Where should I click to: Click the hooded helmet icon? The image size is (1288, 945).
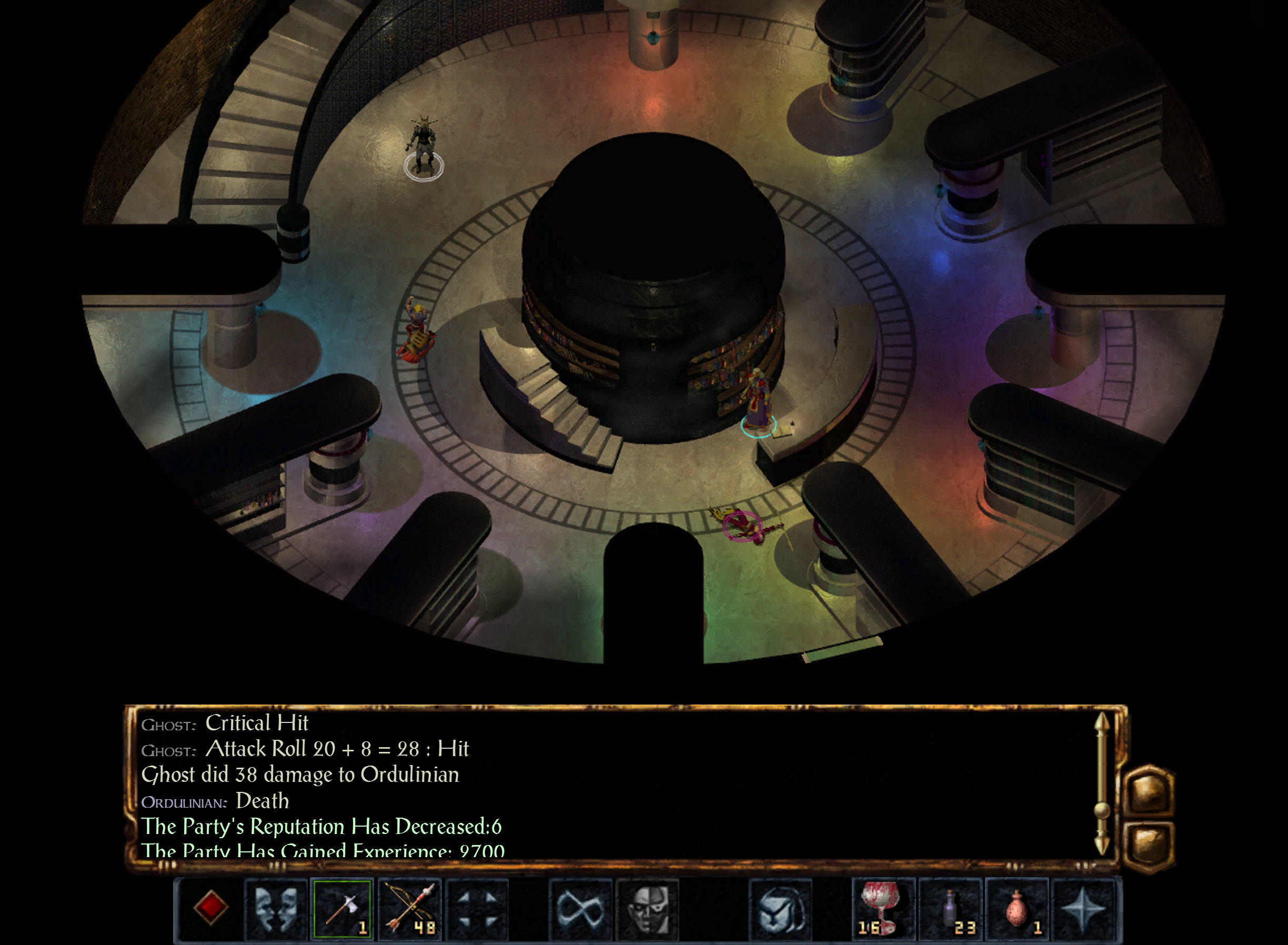click(781, 908)
